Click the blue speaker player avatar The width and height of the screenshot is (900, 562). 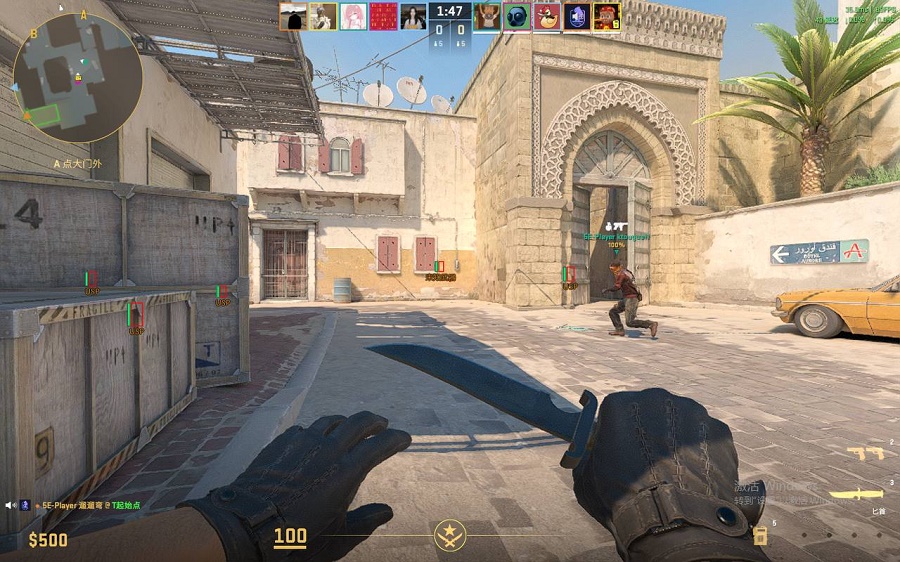tap(577, 16)
